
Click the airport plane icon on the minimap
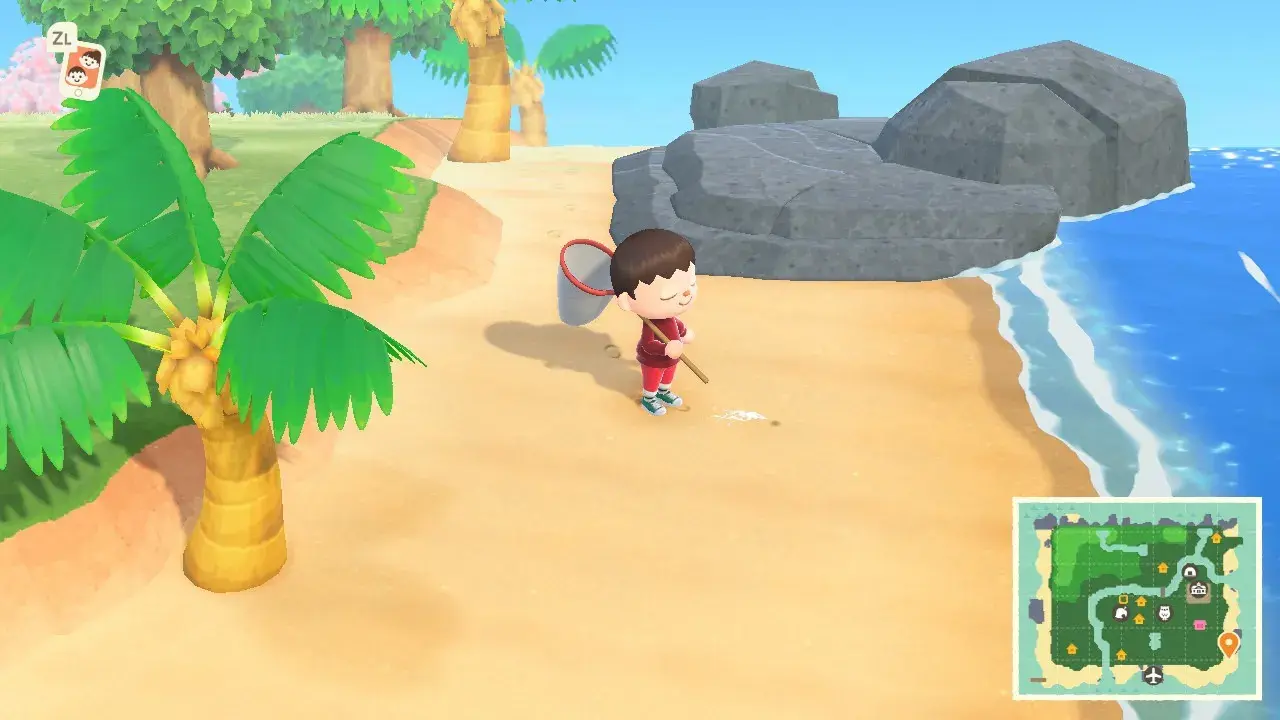pos(1154,676)
